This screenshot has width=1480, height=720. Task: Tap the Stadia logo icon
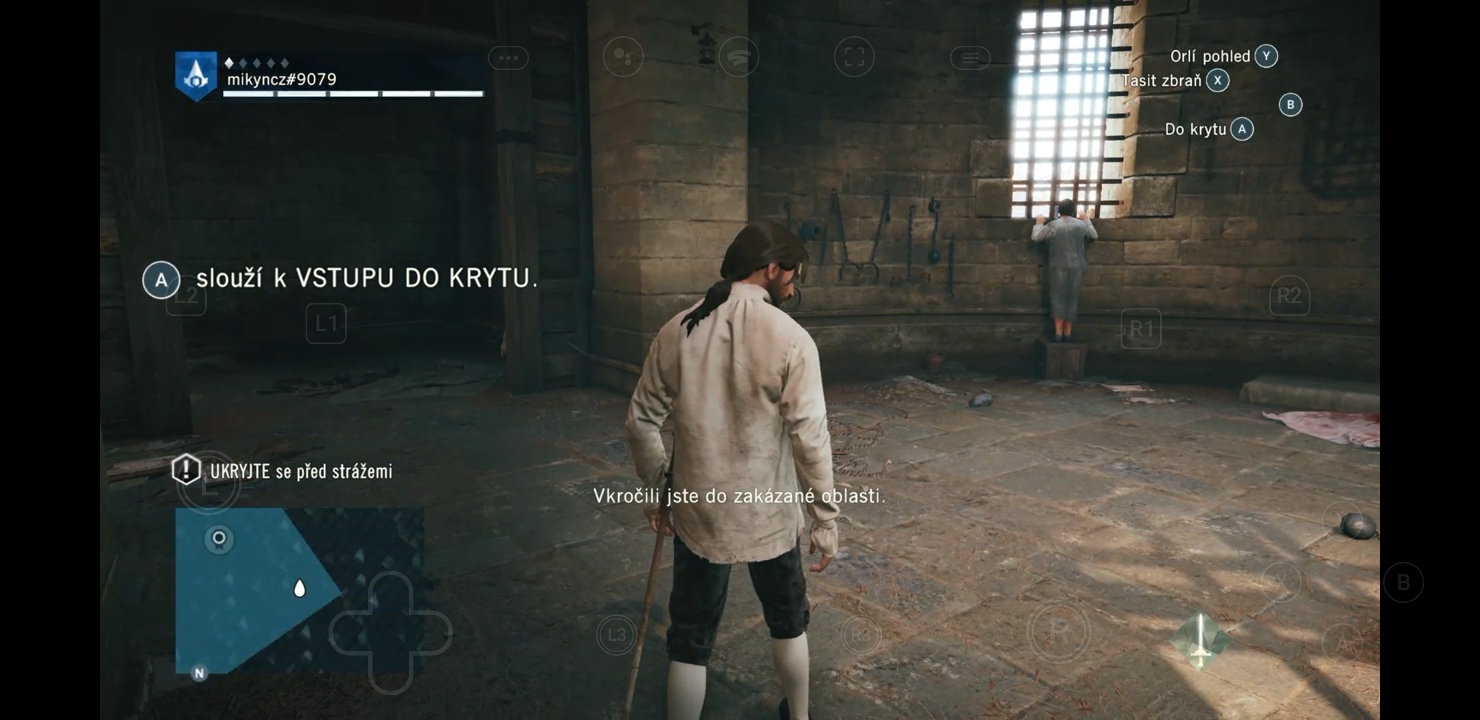pyautogui.click(x=738, y=57)
